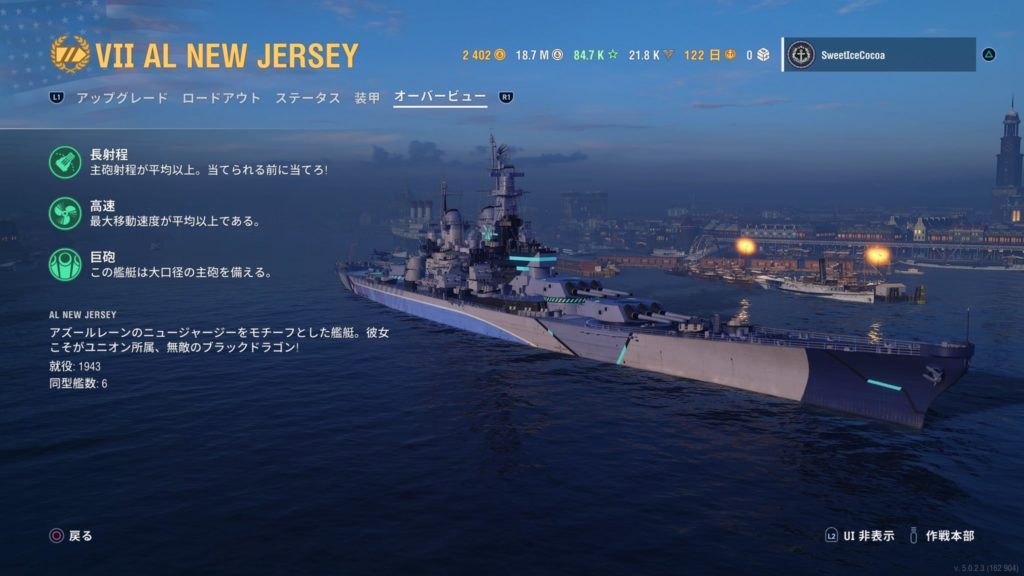
Task: Open the ロードアウト tab
Action: [x=221, y=98]
